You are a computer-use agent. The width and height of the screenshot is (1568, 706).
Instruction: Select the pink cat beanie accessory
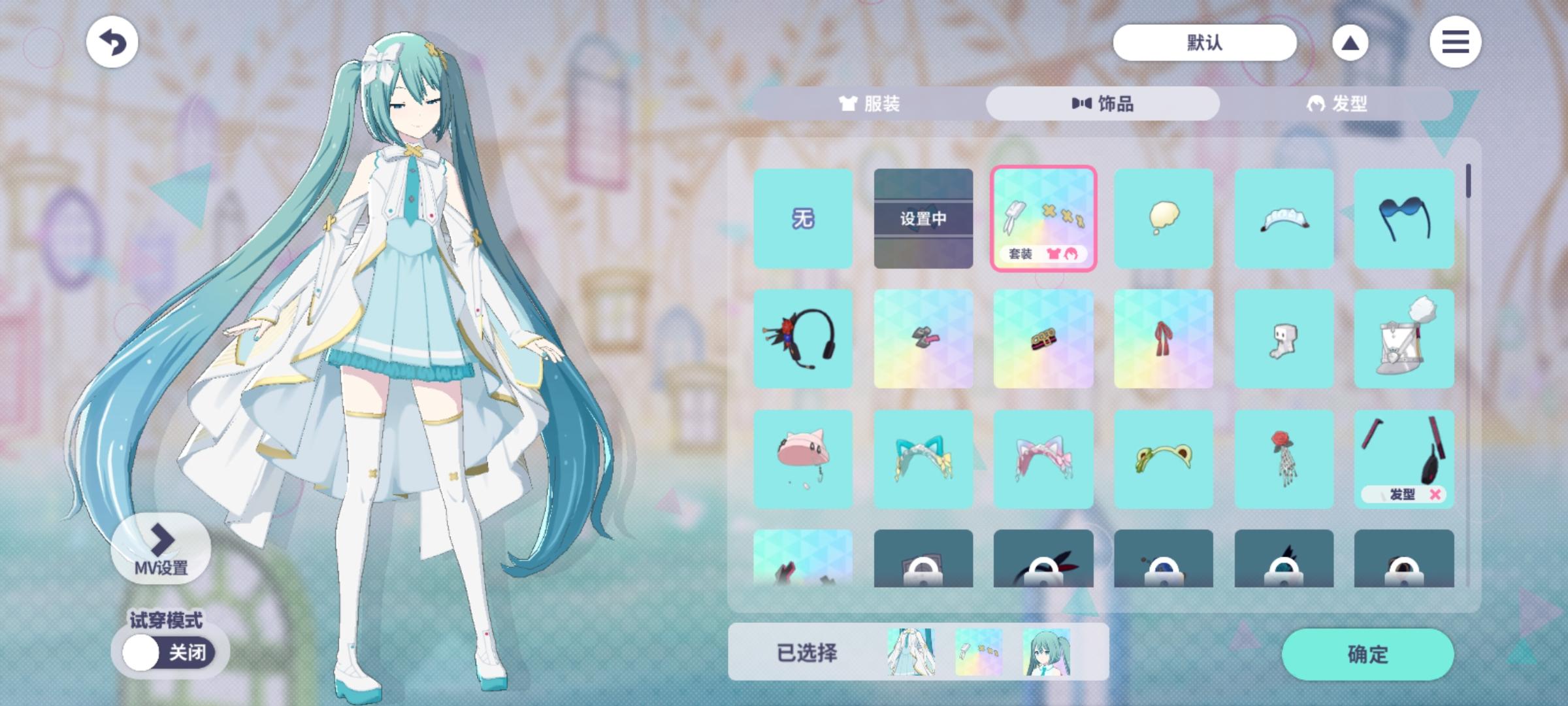(x=804, y=459)
